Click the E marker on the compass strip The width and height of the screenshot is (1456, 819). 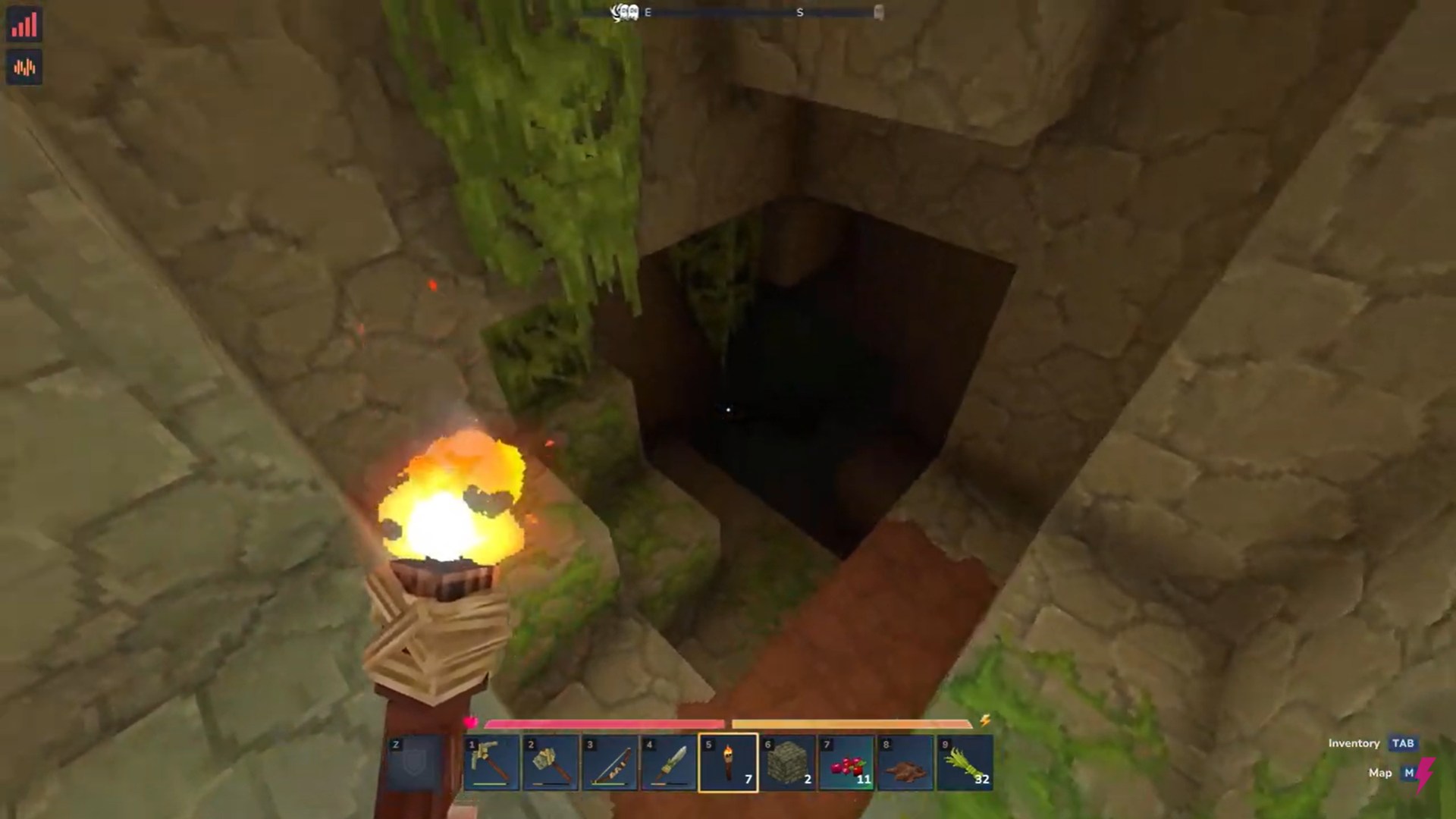[x=647, y=12]
